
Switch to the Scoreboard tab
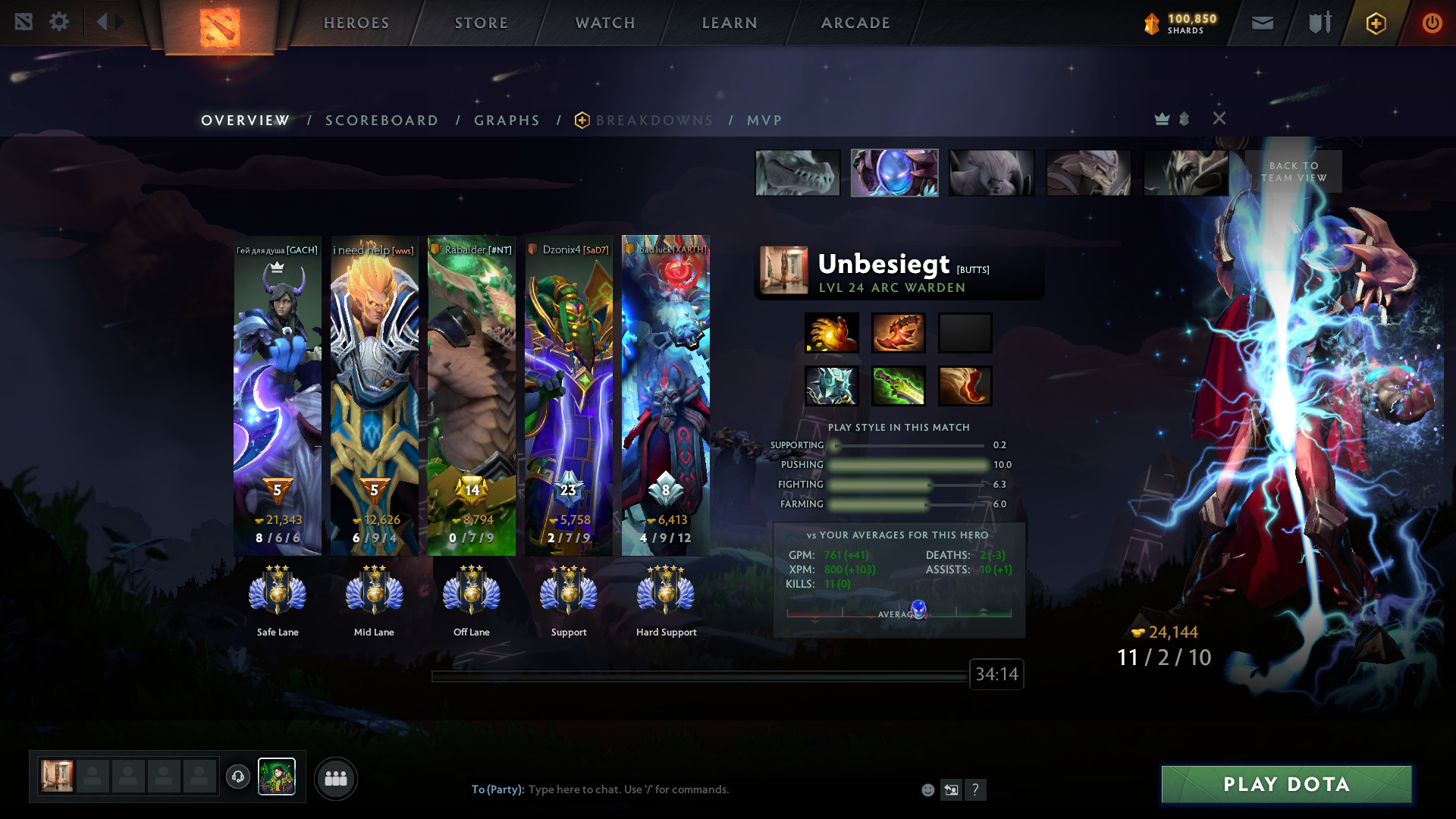(x=381, y=121)
